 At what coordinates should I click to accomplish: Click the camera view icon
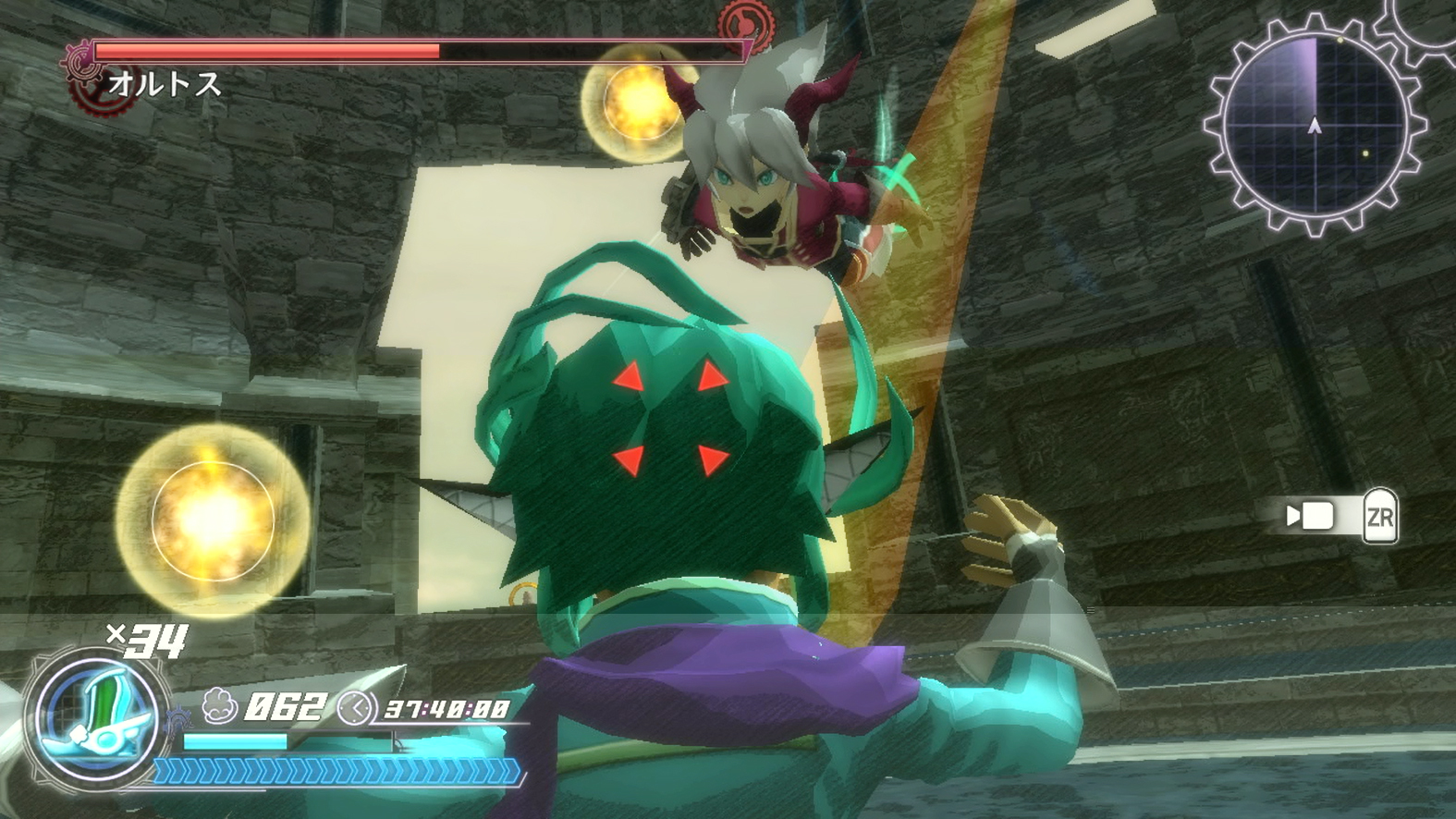[x=1310, y=516]
